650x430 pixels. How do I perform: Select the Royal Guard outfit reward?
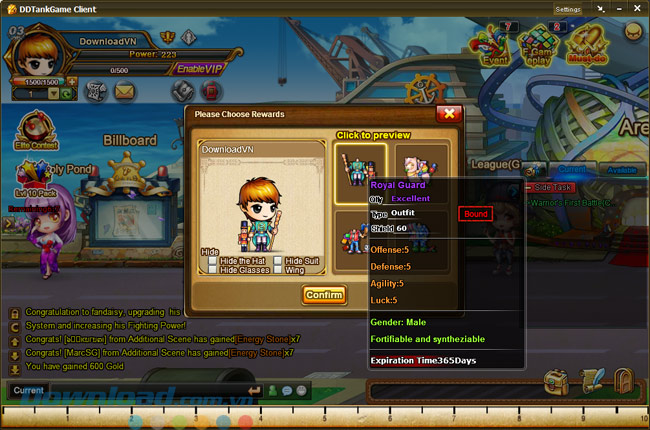click(360, 165)
